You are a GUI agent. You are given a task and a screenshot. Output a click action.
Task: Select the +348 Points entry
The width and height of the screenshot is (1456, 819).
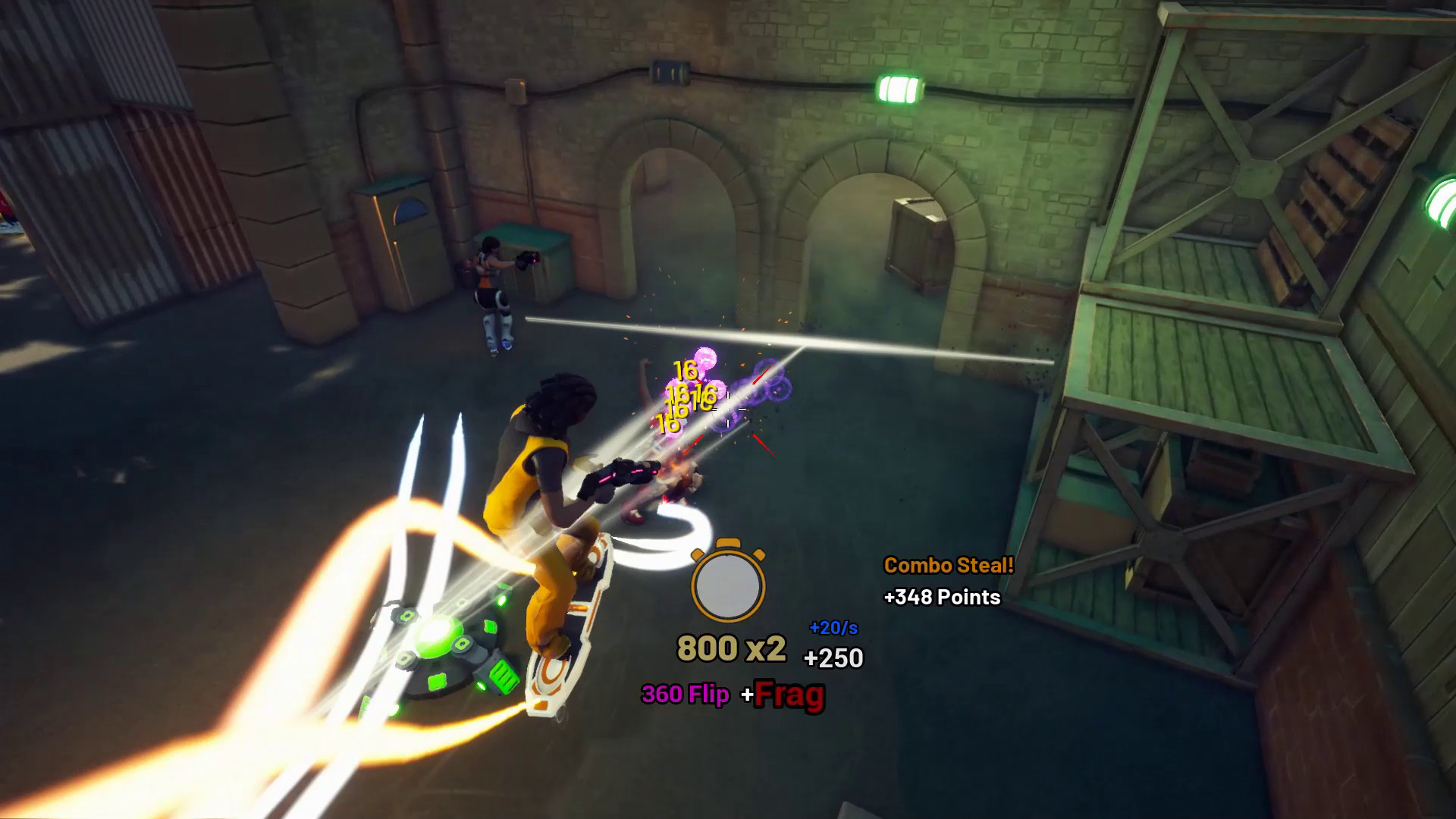pos(943,598)
